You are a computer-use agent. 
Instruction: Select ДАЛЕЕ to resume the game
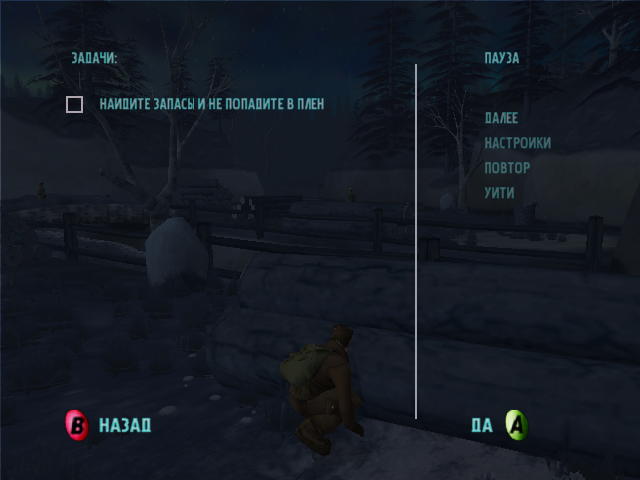(x=501, y=118)
